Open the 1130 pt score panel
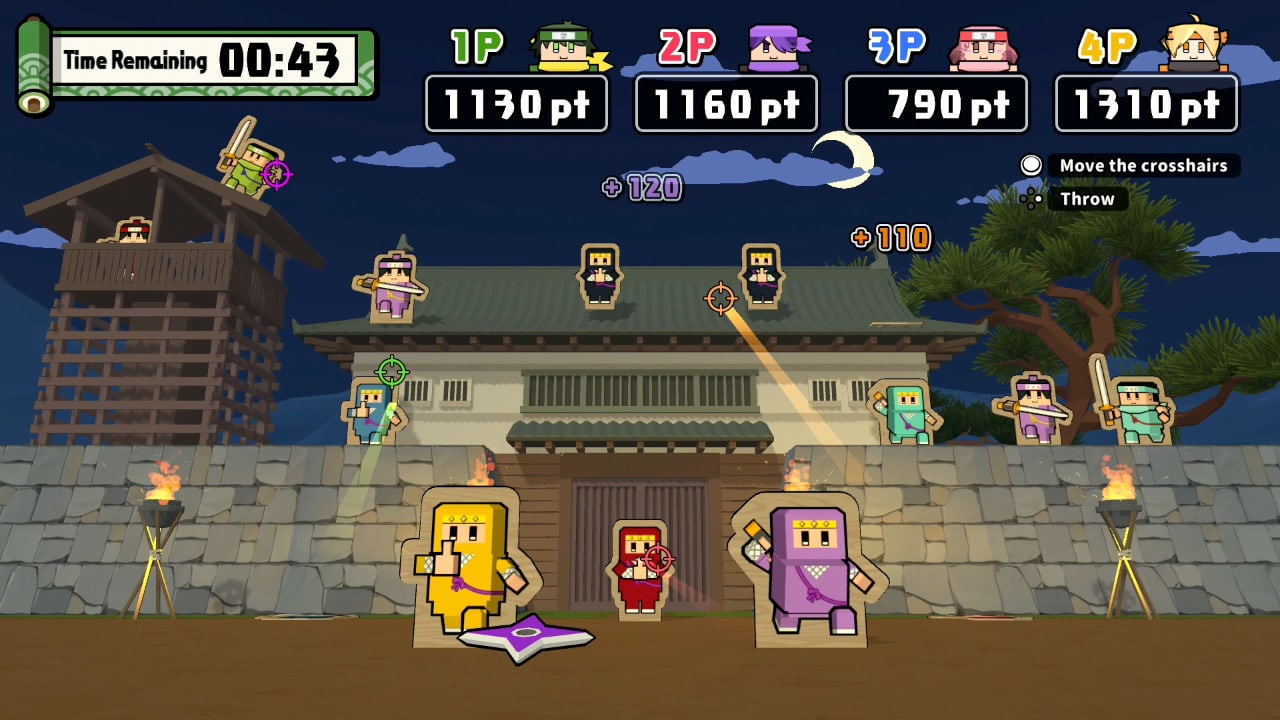 (519, 103)
